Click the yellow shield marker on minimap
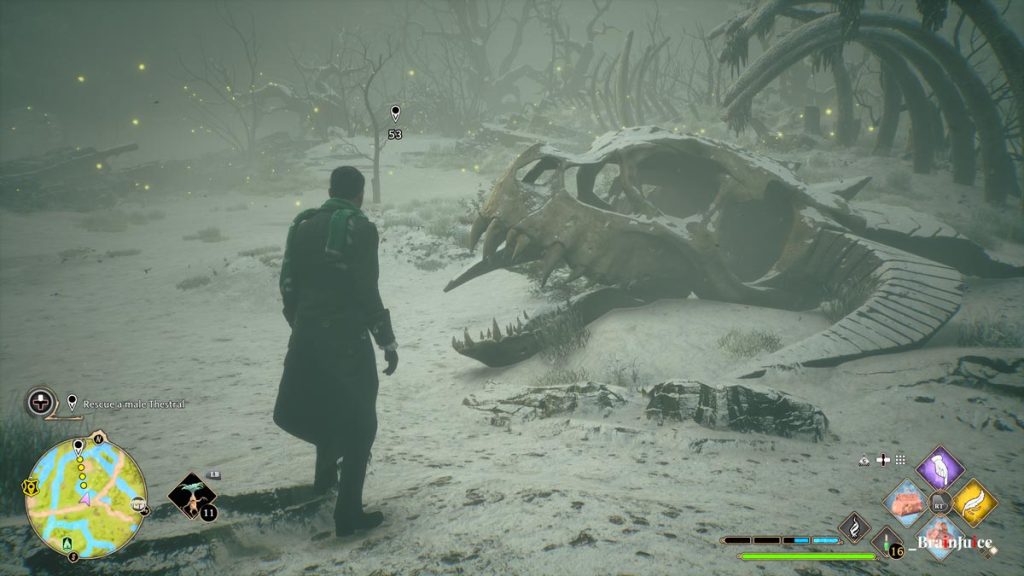 [x=30, y=488]
